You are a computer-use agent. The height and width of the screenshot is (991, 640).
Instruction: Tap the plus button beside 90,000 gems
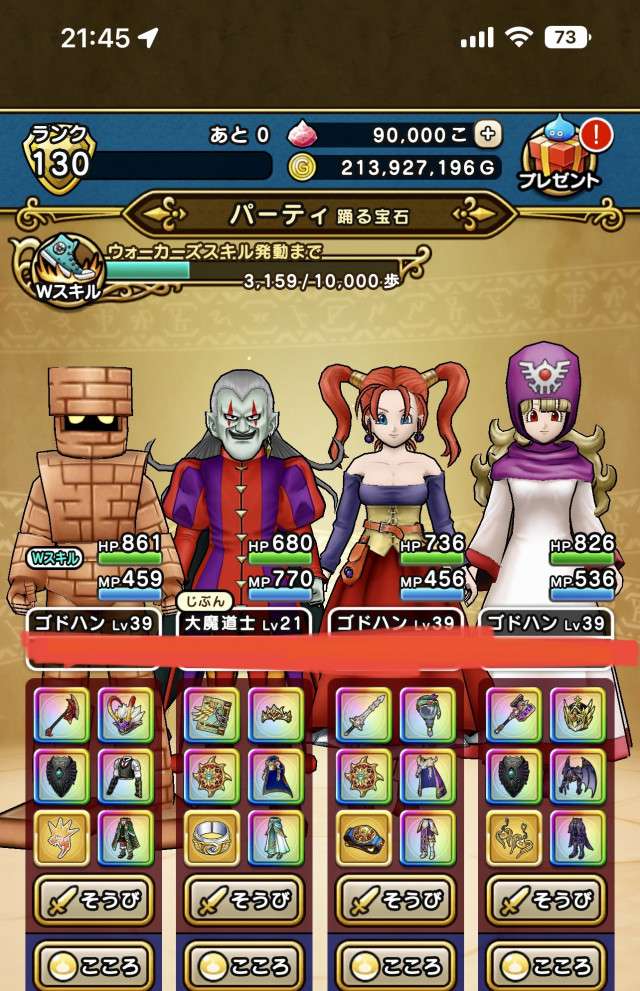point(488,134)
